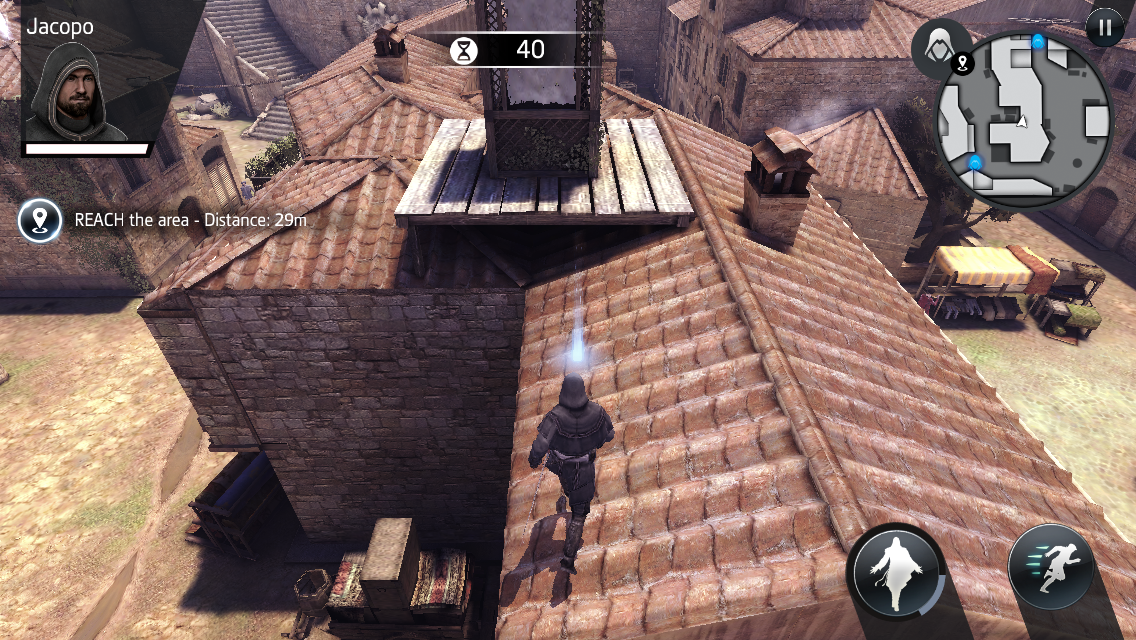Pause the game

1104,27
